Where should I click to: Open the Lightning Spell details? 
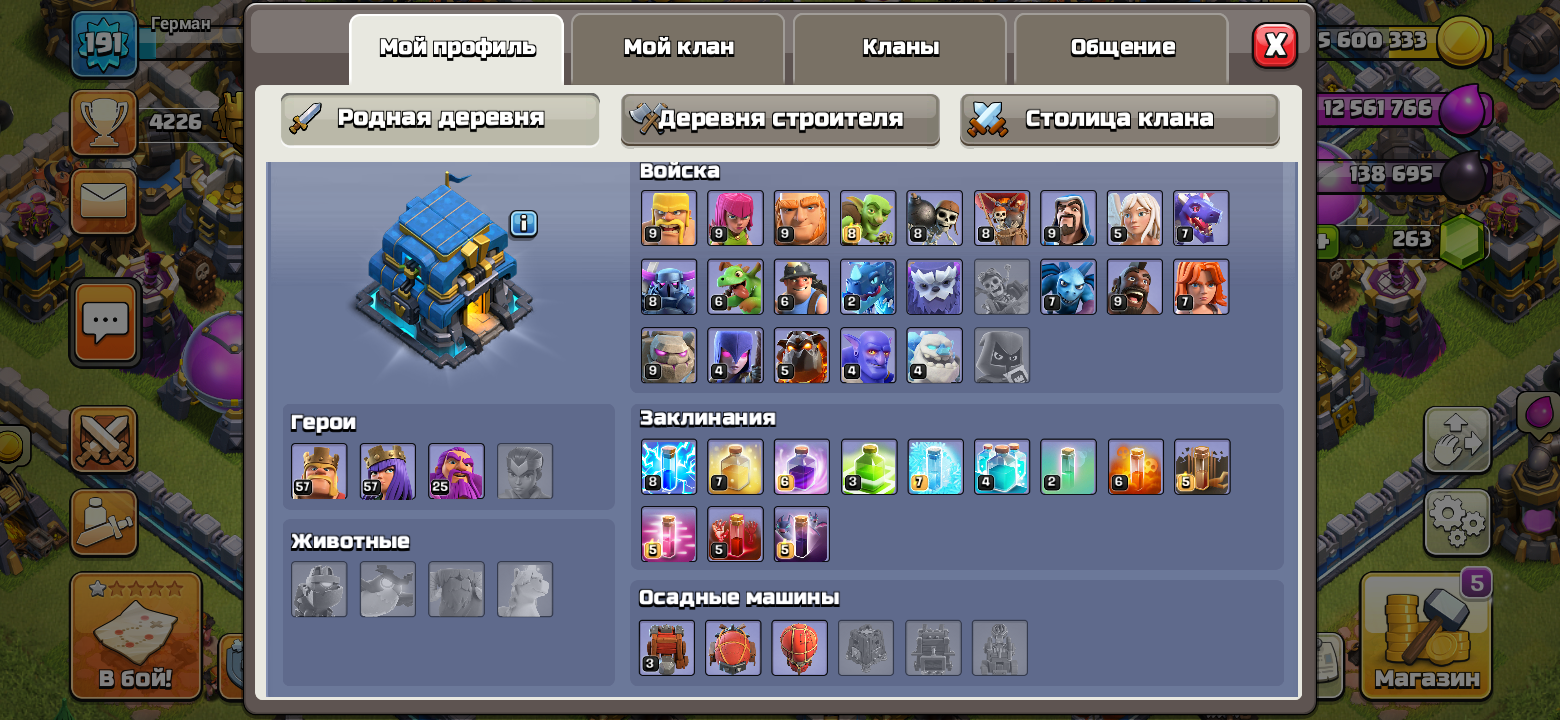pyautogui.click(x=668, y=466)
